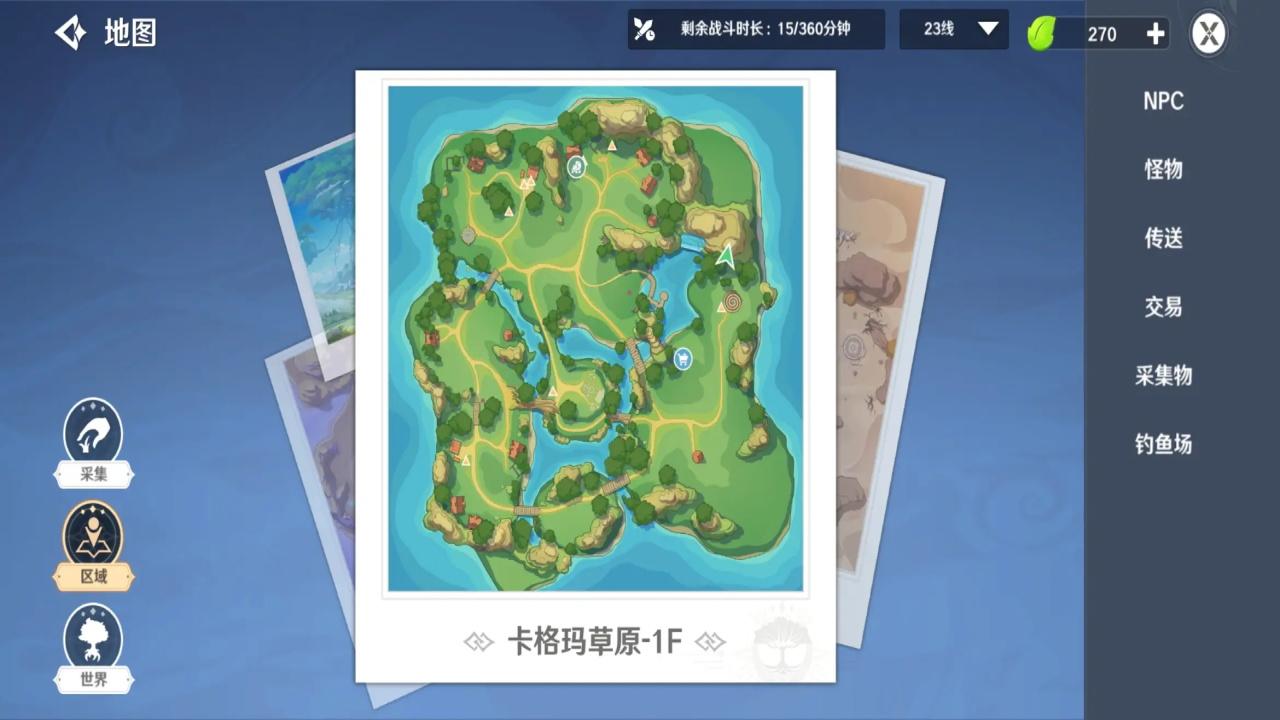Viewport: 1280px width, 720px height.
Task: Select 传送 from the right side menu
Action: tap(1163, 239)
